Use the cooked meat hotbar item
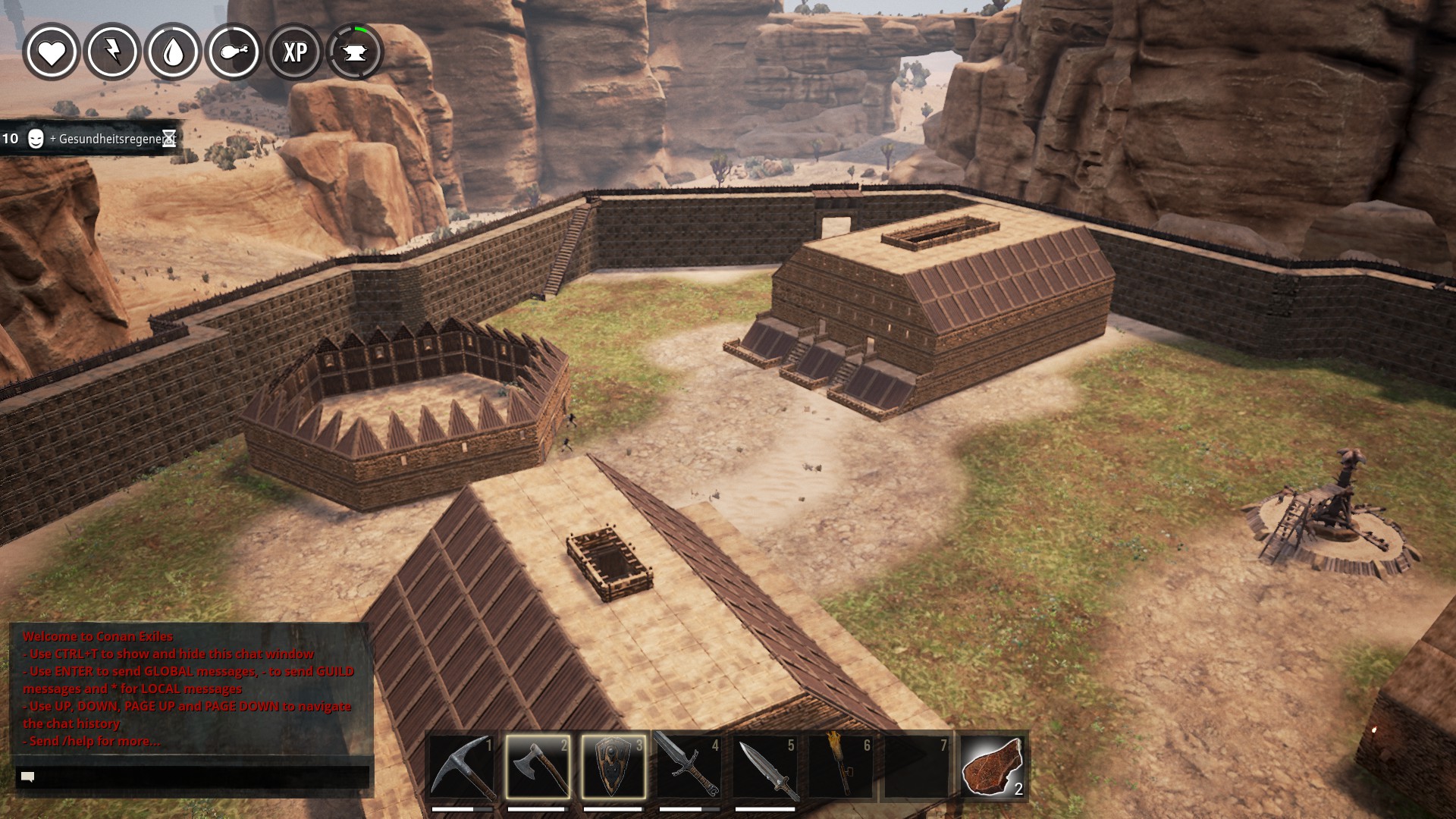Screen dimensions: 1456x819 click(993, 767)
